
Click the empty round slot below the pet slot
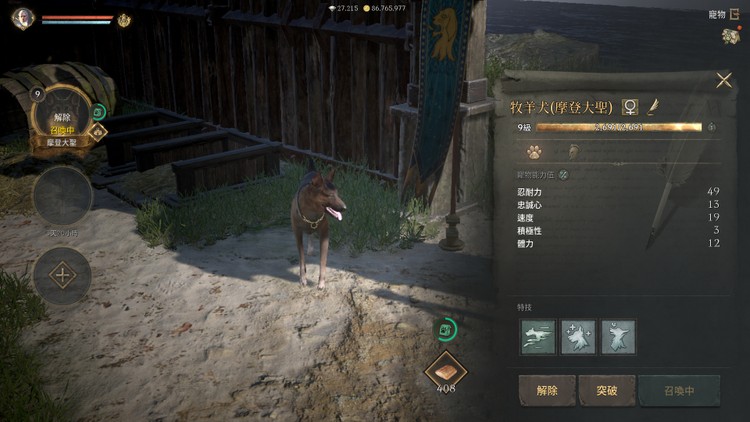pos(62,195)
